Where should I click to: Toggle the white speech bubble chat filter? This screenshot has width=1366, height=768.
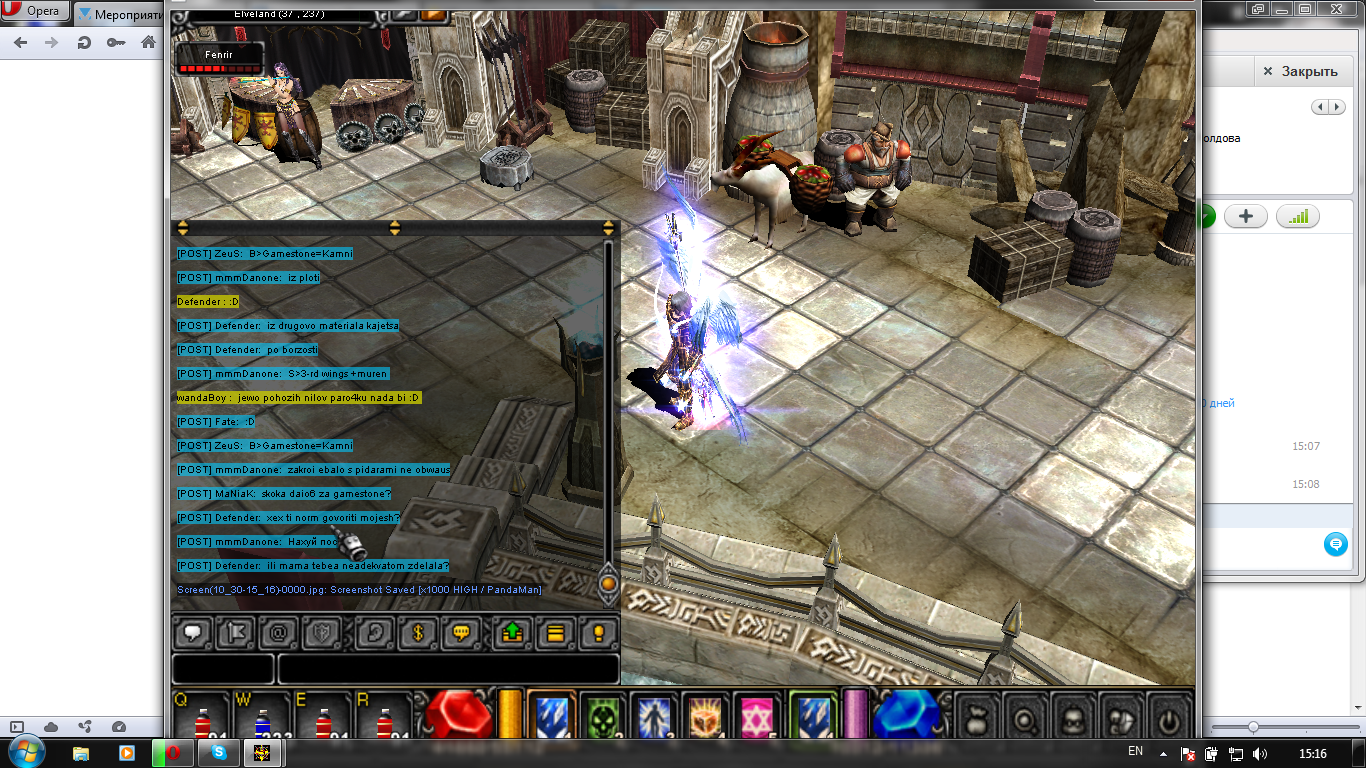[193, 633]
